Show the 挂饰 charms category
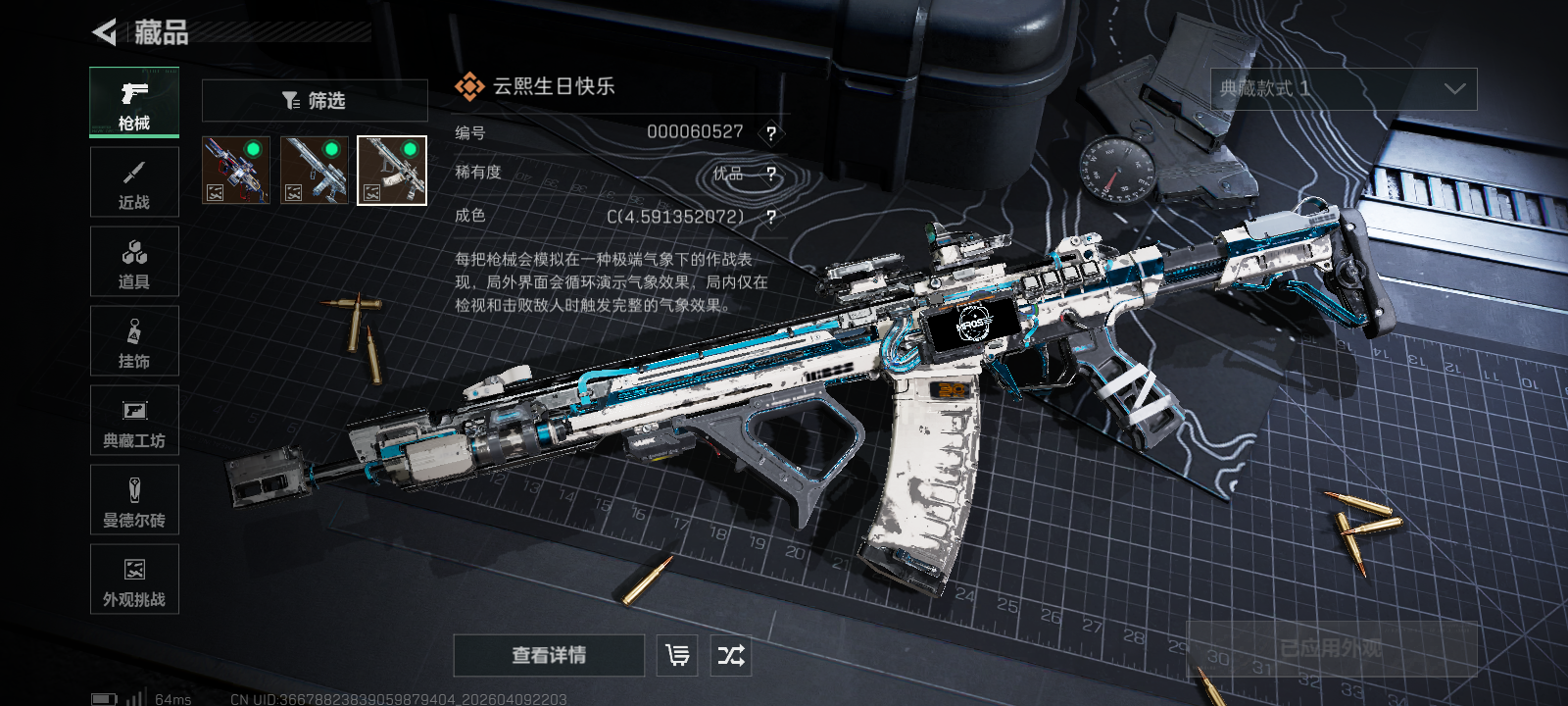The height and width of the screenshot is (706, 1568). click(134, 341)
